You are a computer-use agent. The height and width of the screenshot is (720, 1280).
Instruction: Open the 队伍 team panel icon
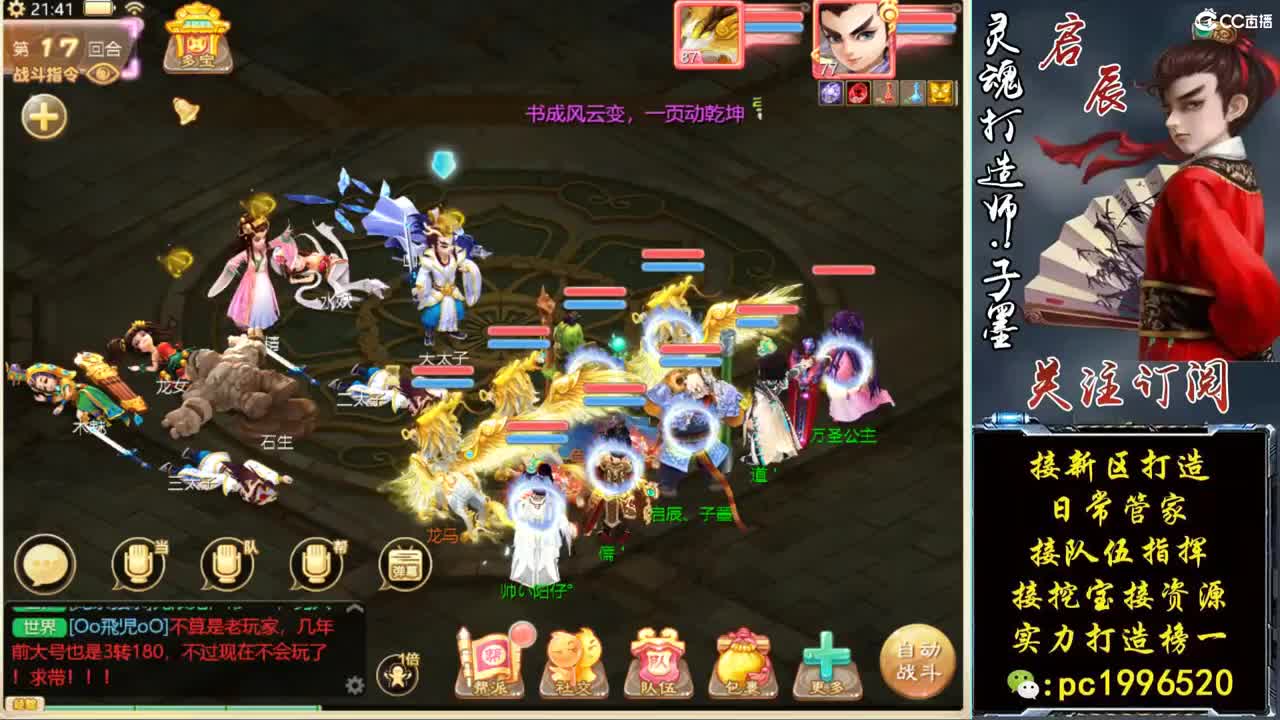coord(655,660)
